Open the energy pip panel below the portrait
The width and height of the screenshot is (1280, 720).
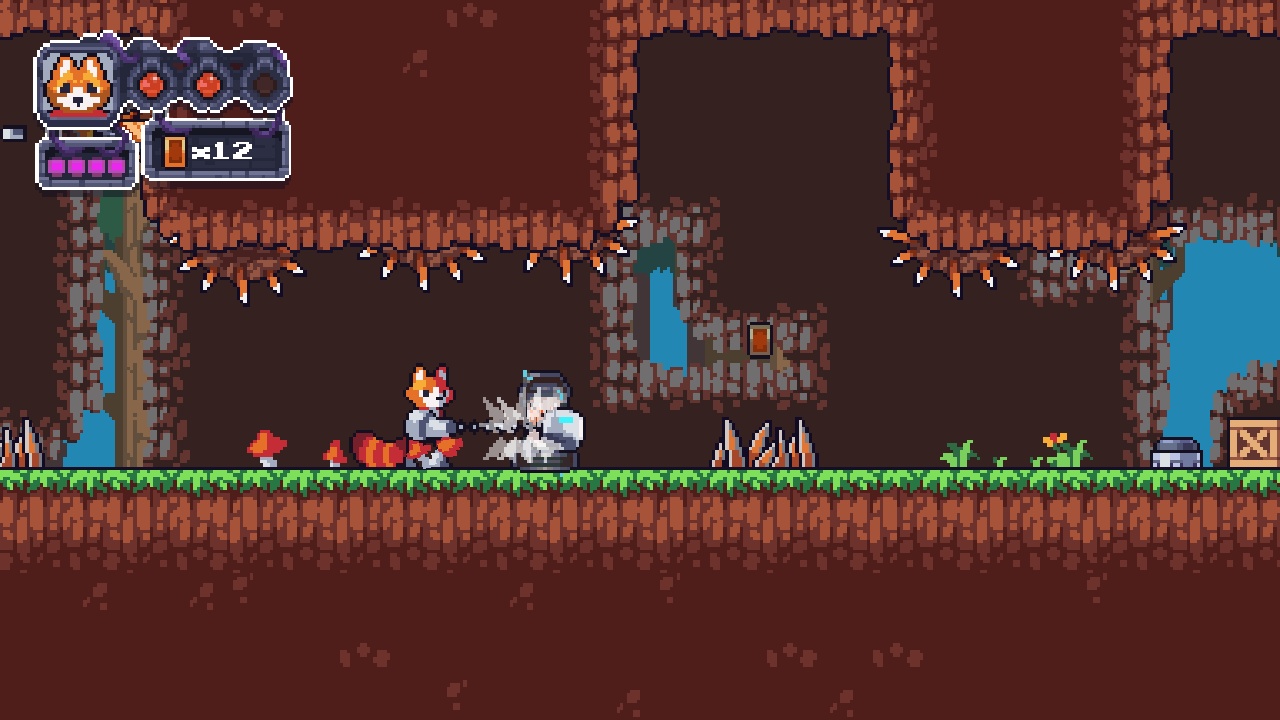[x=85, y=160]
